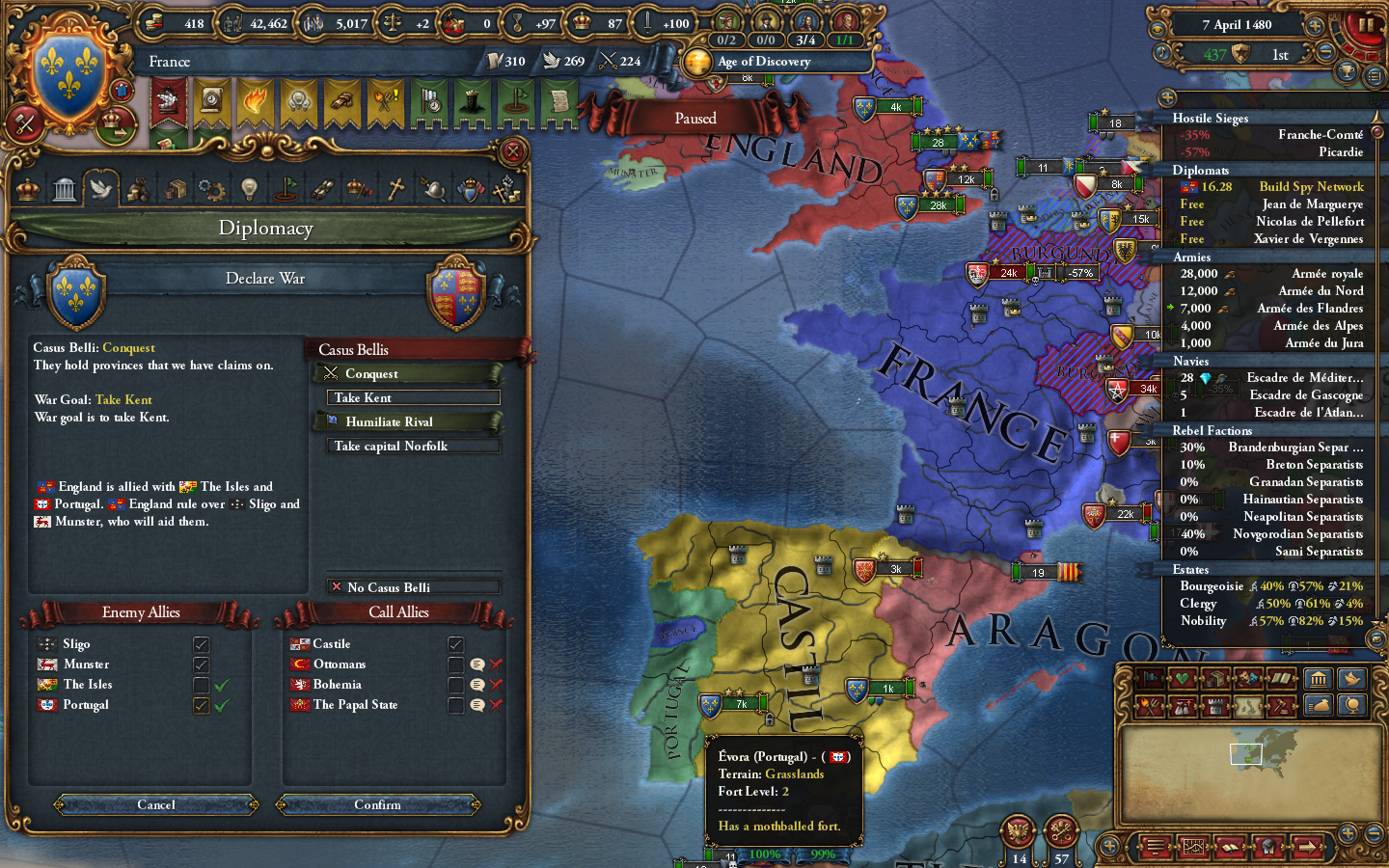Select the Technology gears icon
The width and height of the screenshot is (1389, 868).
click(211, 188)
